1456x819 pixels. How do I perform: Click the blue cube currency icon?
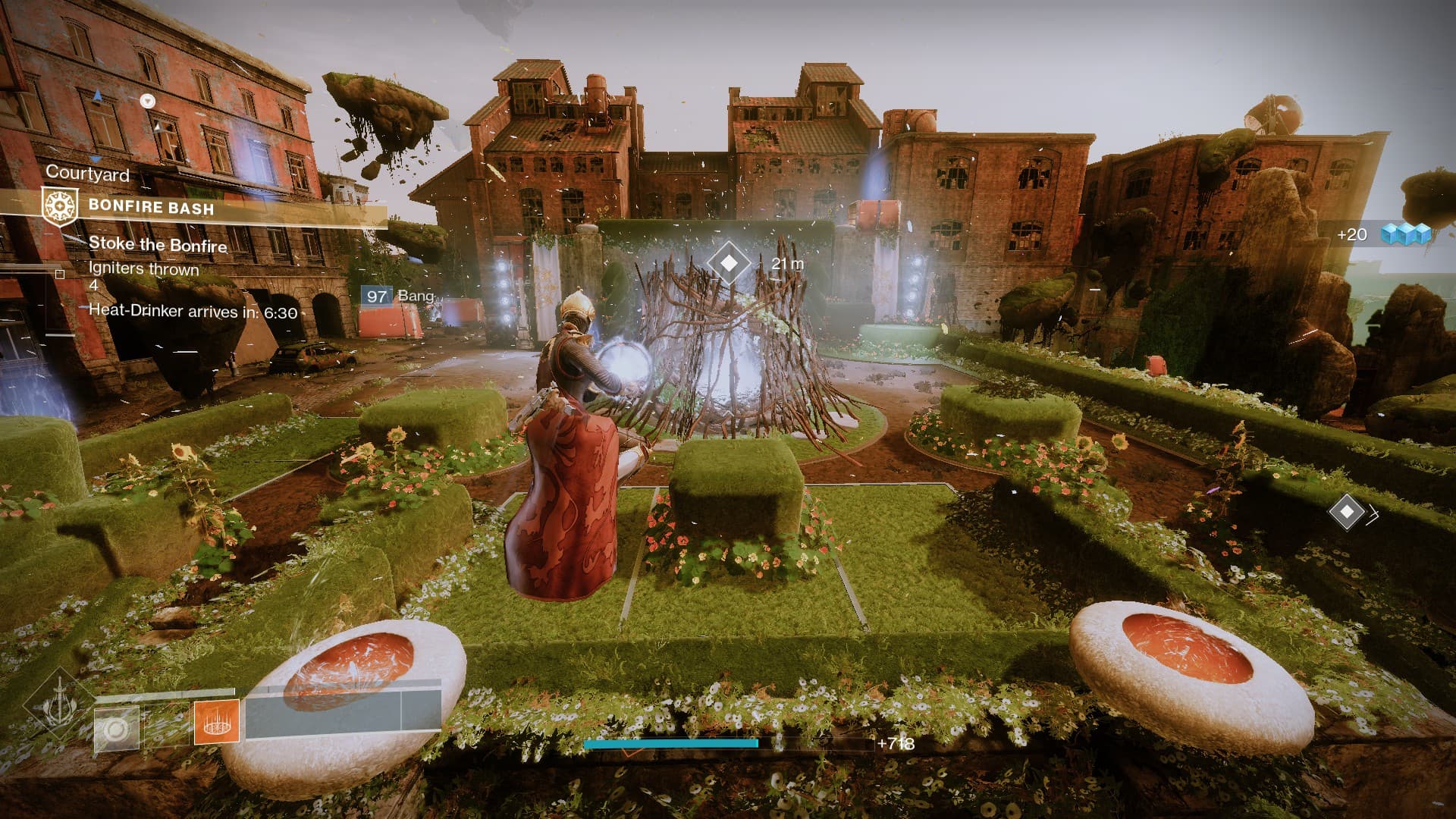1405,234
